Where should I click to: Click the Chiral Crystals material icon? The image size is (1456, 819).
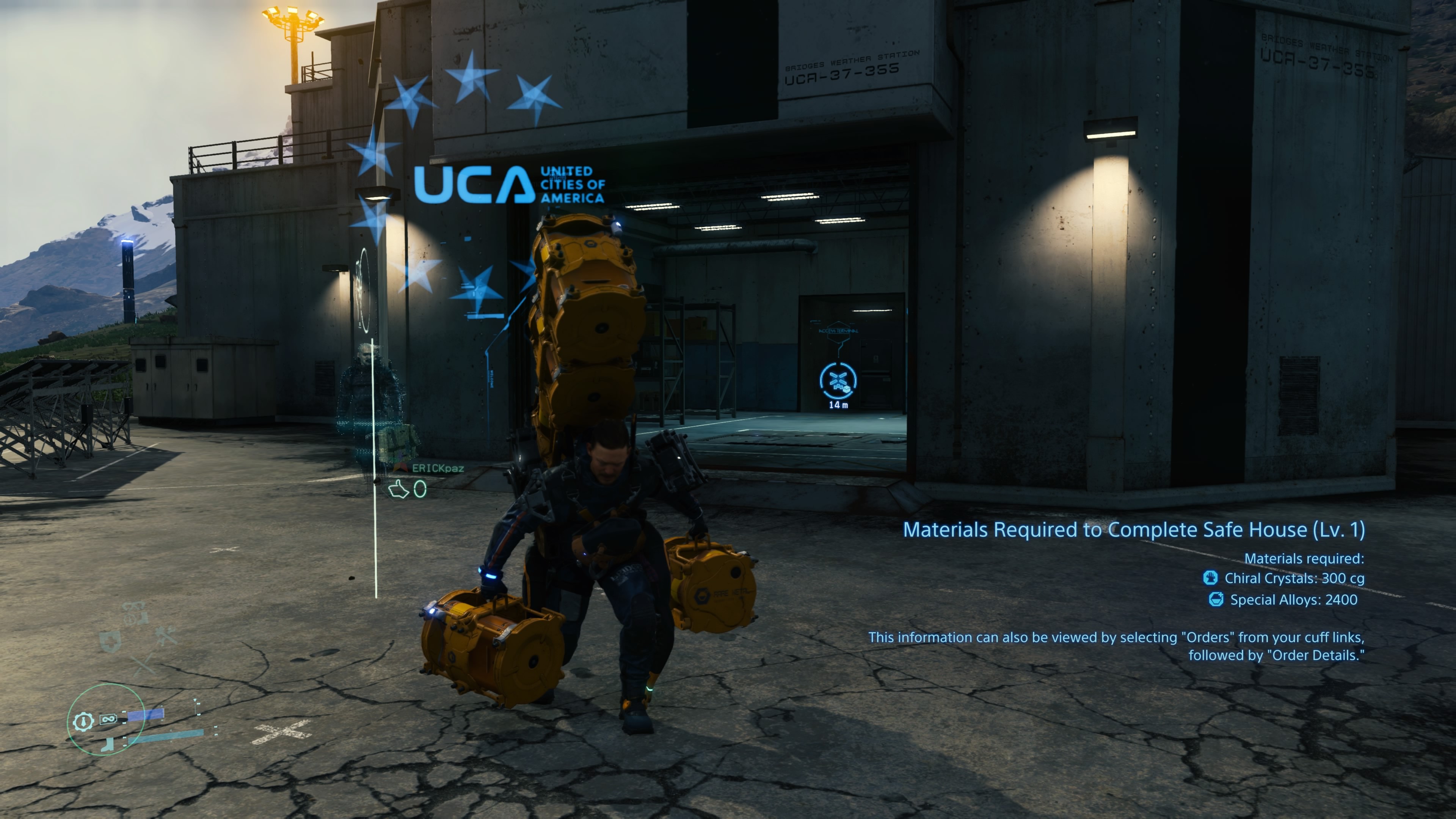coord(1210,577)
